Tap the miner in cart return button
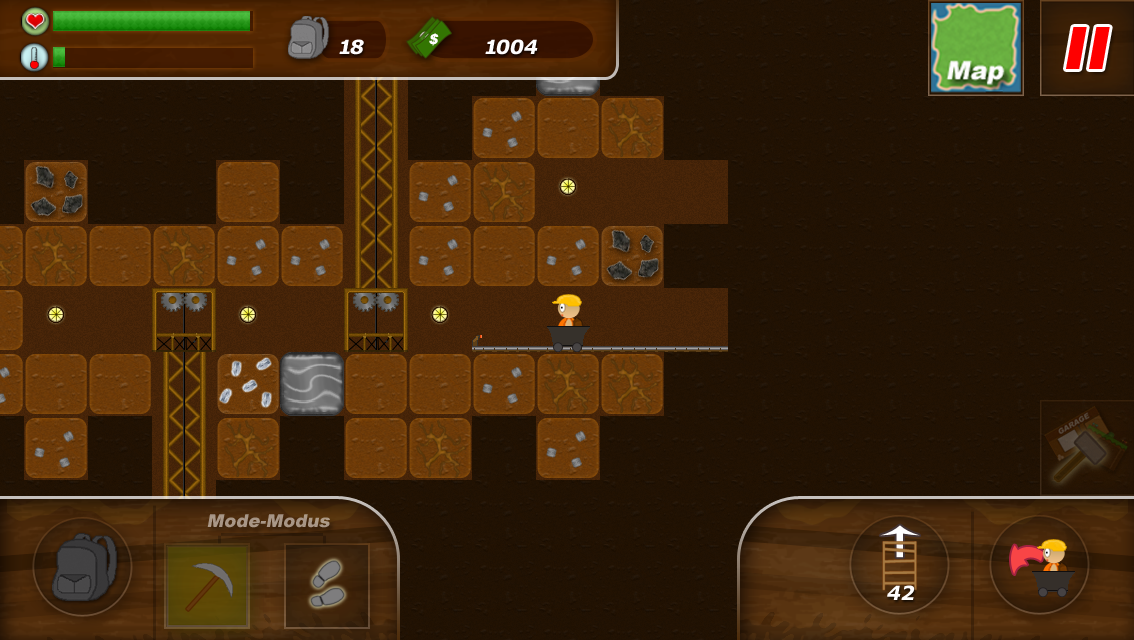Image resolution: width=1134 pixels, height=640 pixels. (1039, 564)
